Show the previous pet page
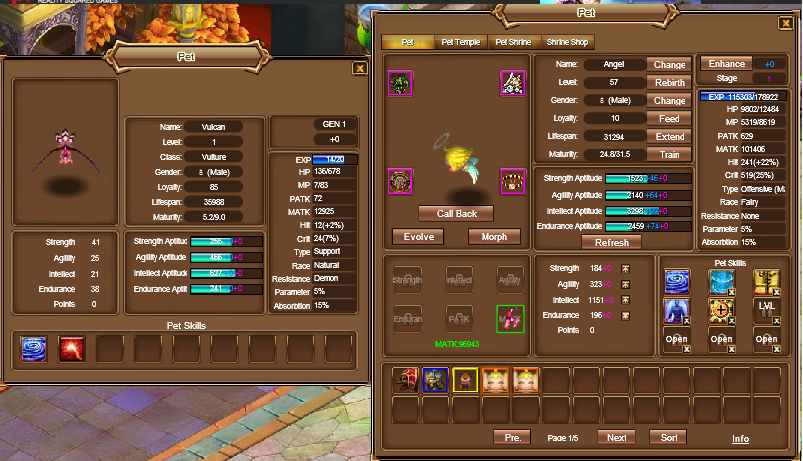The width and height of the screenshot is (803, 461). click(512, 438)
